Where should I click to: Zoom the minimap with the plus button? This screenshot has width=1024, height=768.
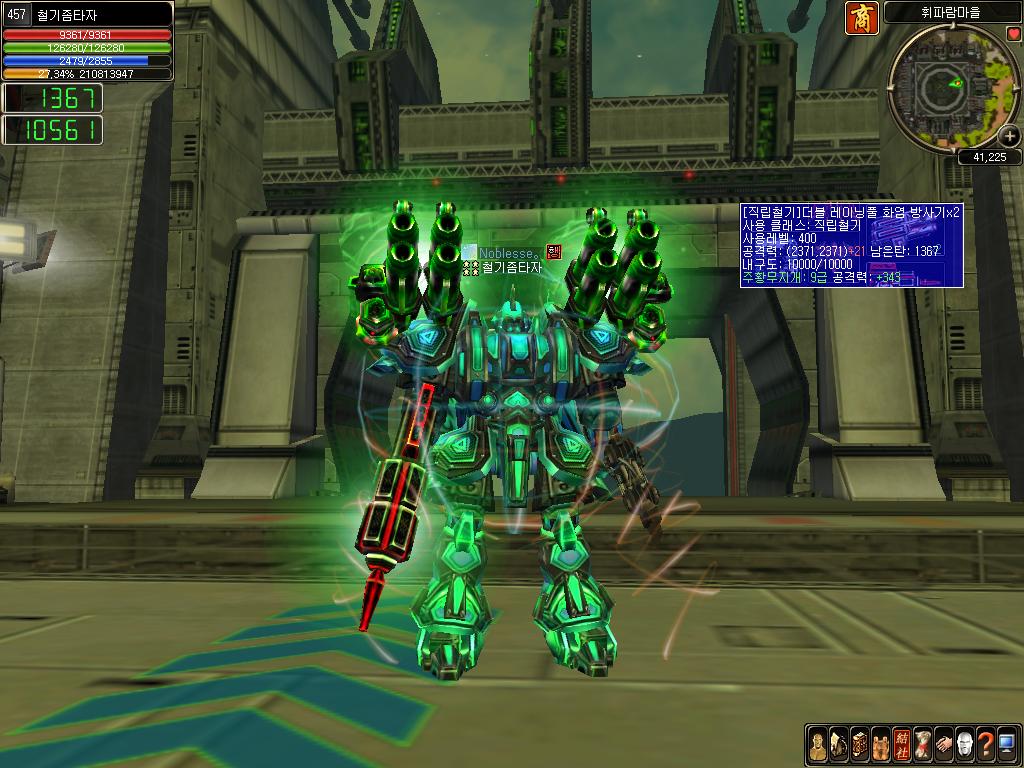(x=1009, y=138)
